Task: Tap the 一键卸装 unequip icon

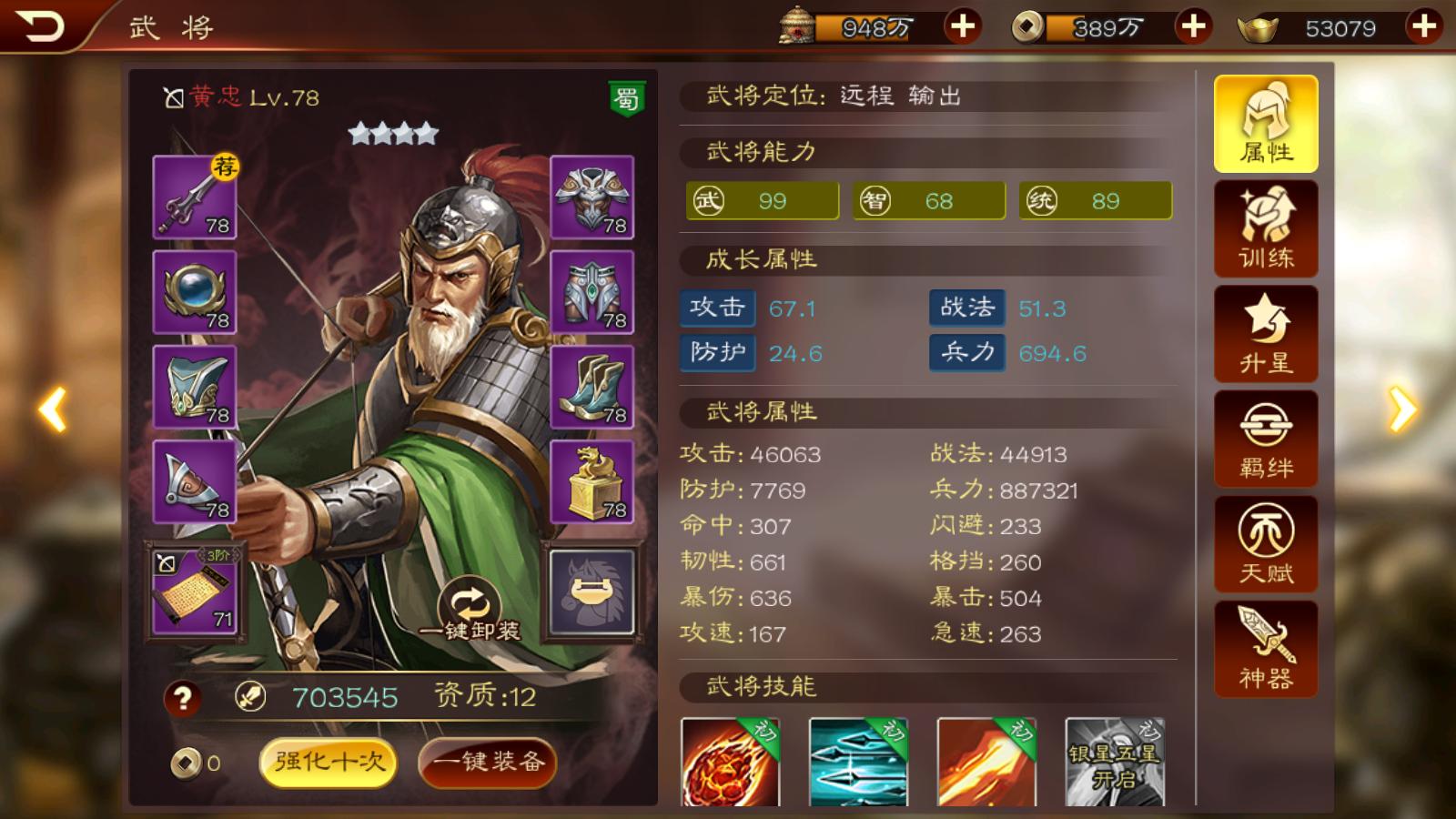Action: (470, 601)
